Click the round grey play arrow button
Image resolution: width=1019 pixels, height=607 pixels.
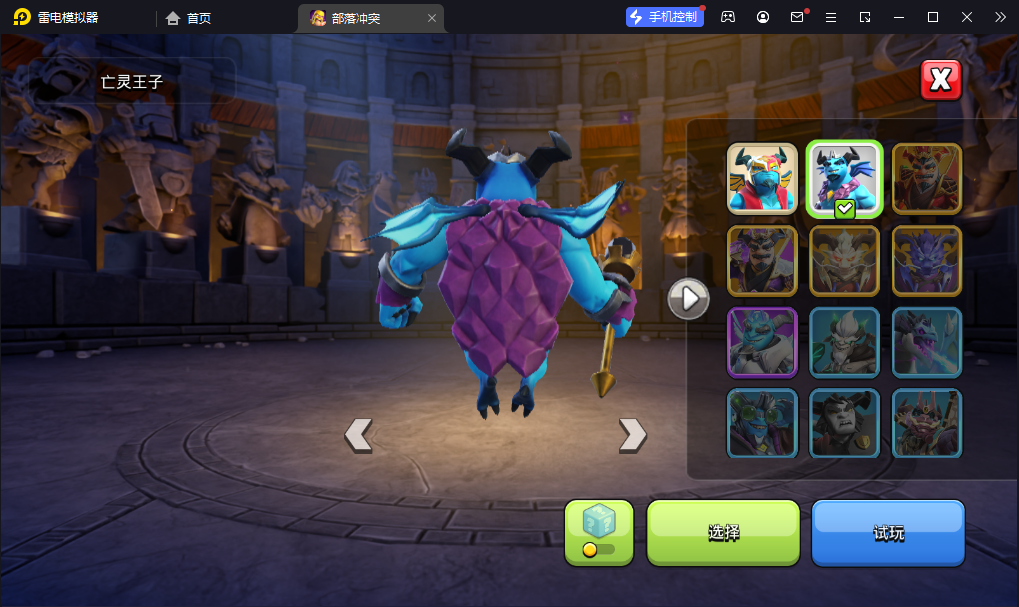688,298
